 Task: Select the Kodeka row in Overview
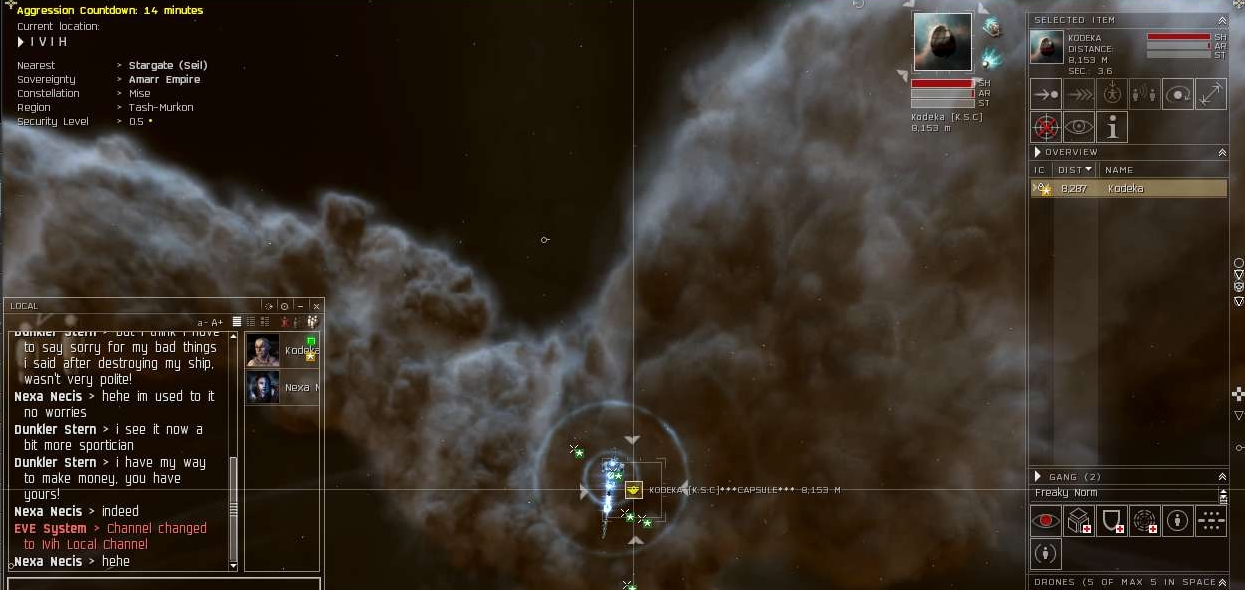coord(1128,188)
